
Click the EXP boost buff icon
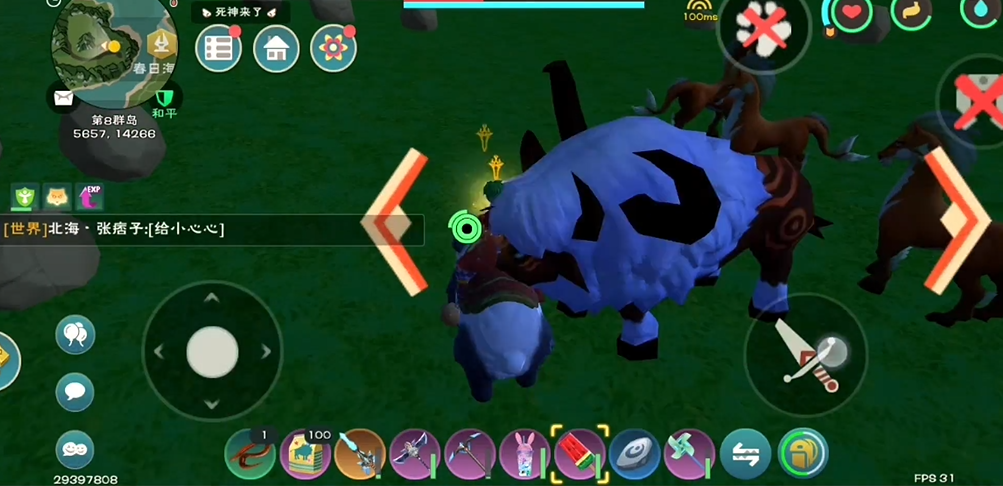click(x=90, y=195)
